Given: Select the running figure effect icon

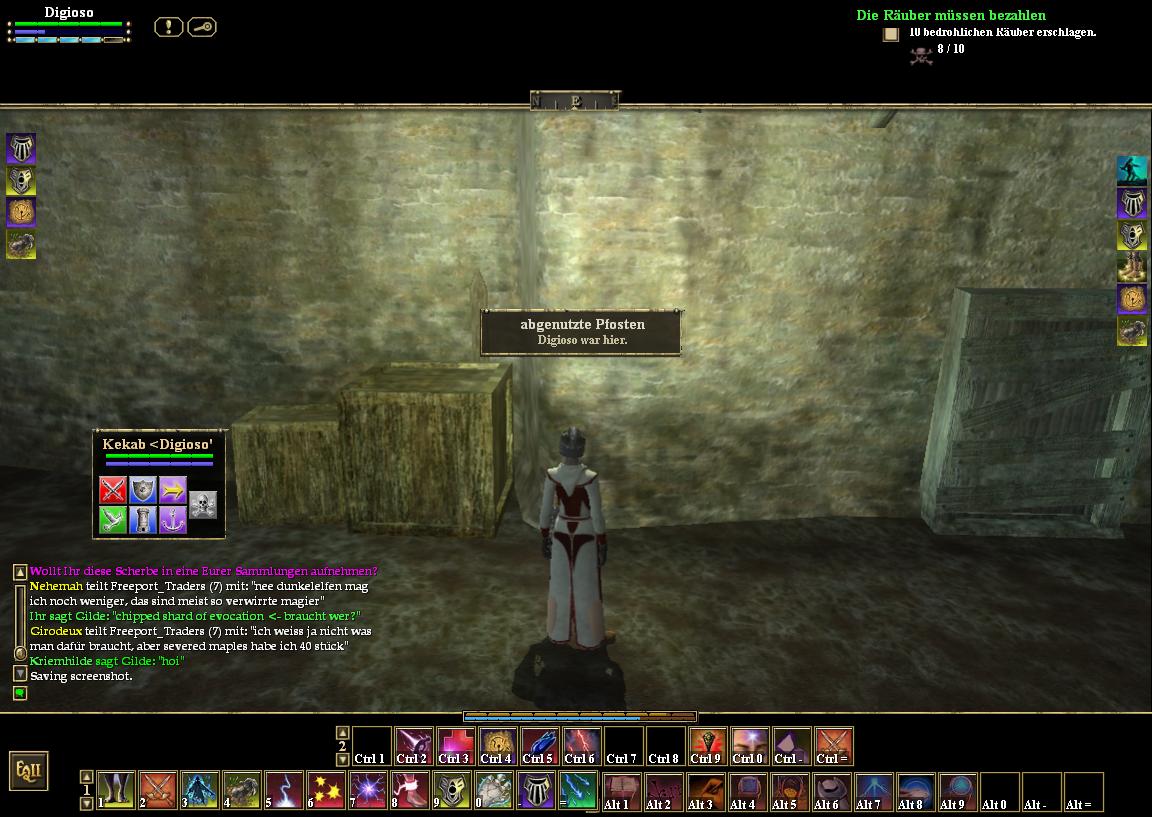Looking at the screenshot, I should 1131,170.
